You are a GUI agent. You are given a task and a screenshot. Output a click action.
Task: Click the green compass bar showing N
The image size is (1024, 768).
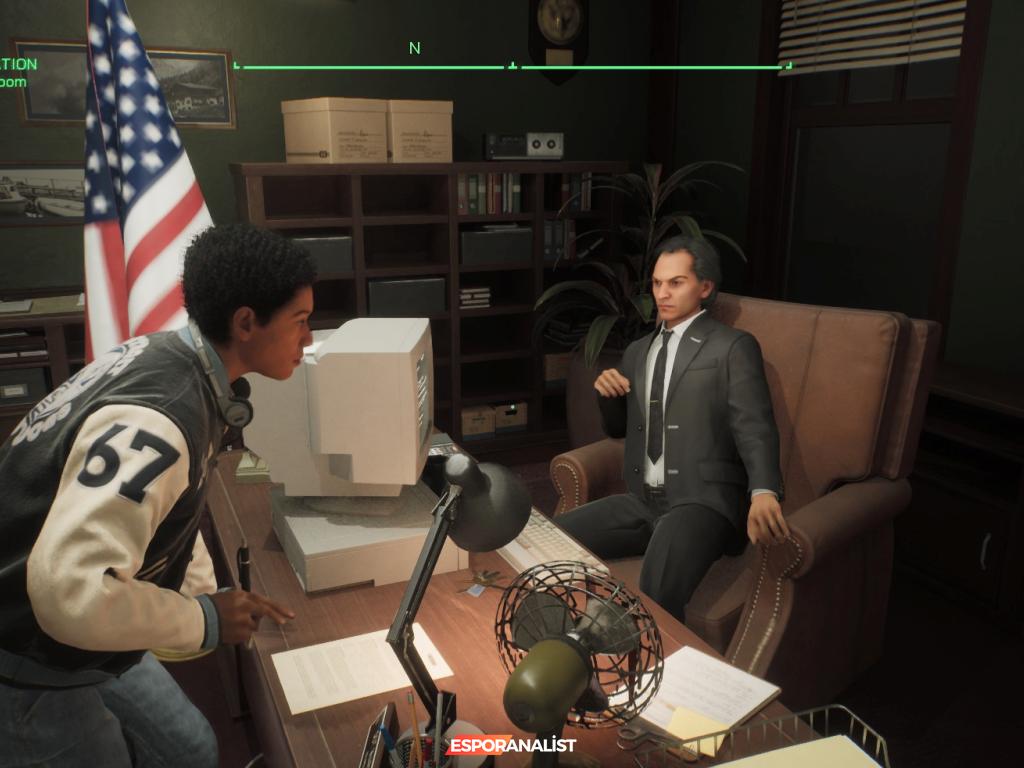[x=512, y=66]
